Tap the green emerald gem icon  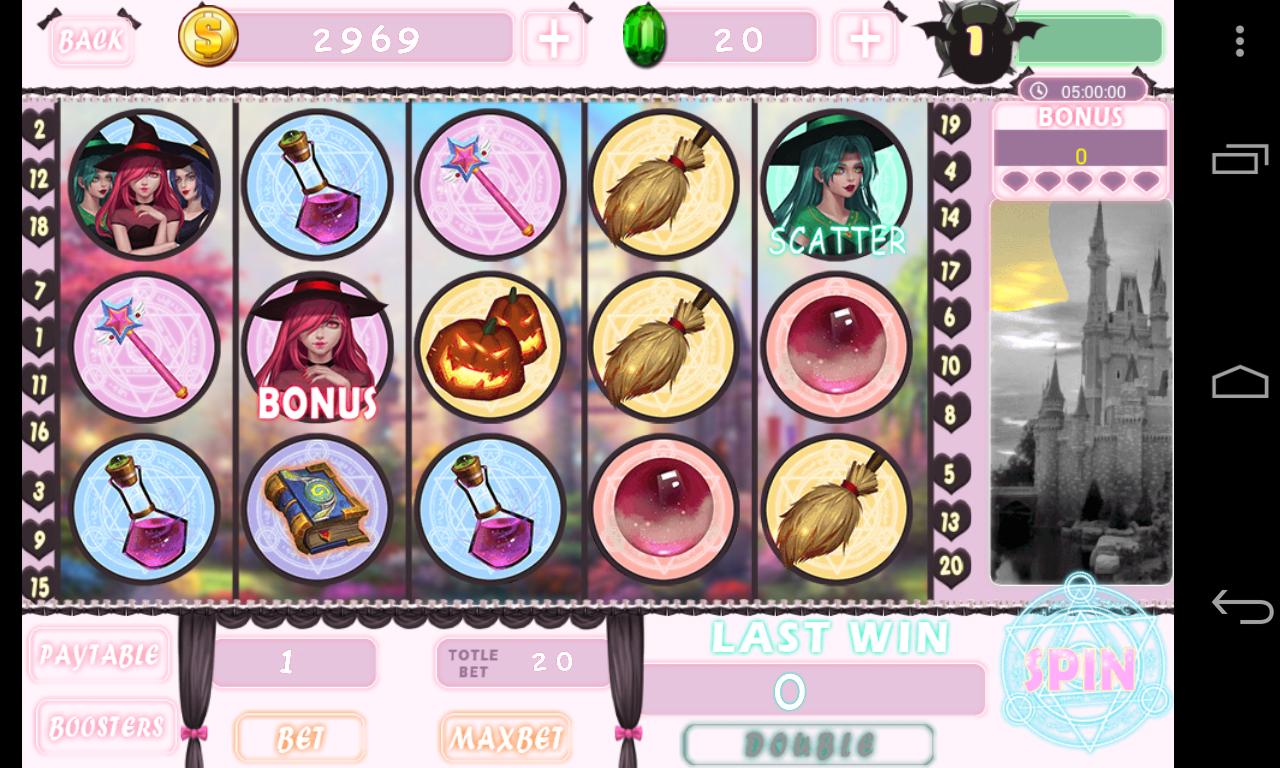(x=646, y=38)
